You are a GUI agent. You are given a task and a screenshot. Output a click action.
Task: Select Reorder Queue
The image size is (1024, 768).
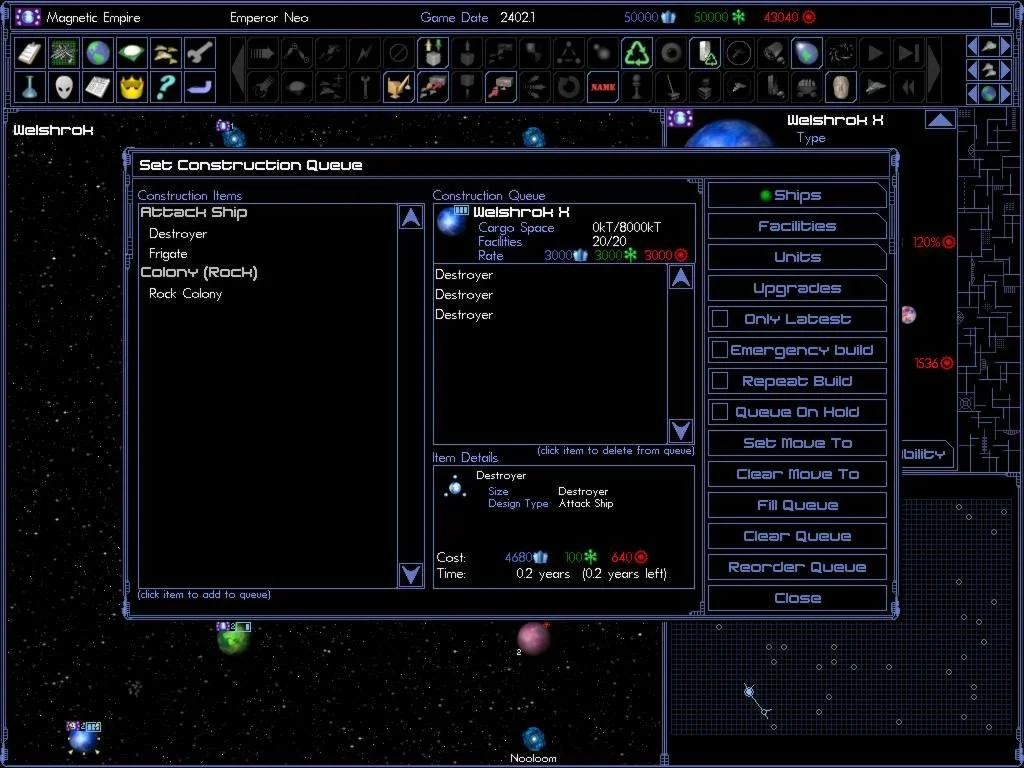(797, 567)
